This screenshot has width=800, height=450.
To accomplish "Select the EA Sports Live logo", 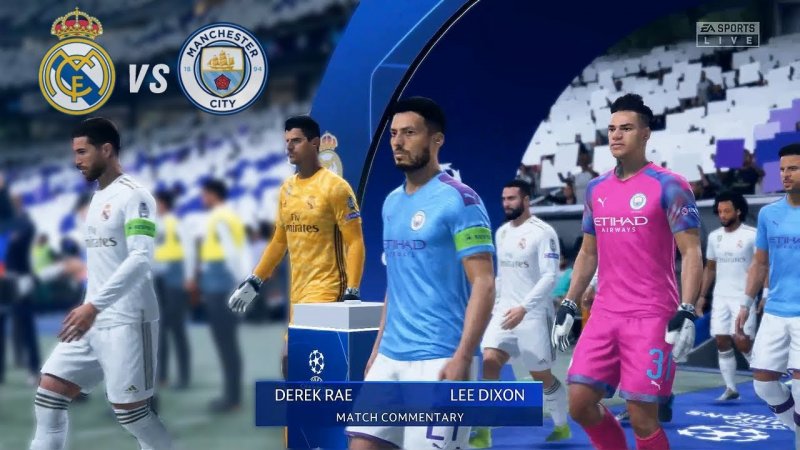I will (727, 34).
